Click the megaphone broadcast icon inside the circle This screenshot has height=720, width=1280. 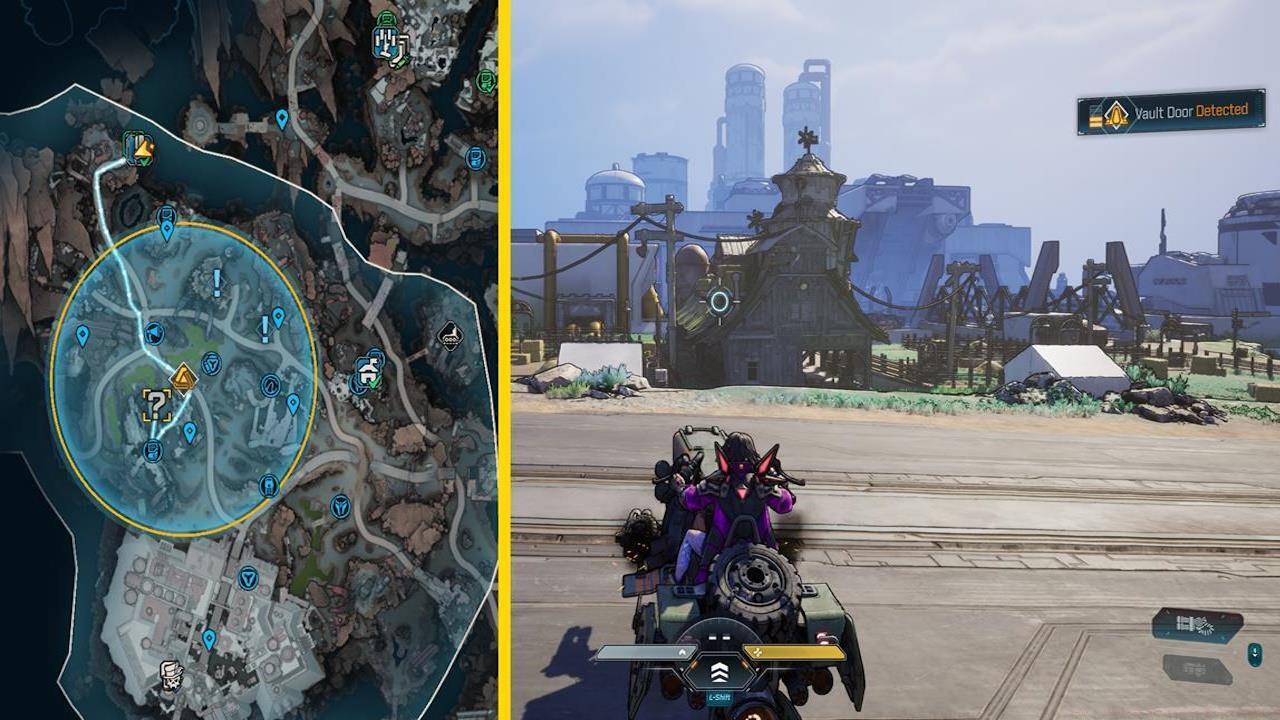click(155, 331)
